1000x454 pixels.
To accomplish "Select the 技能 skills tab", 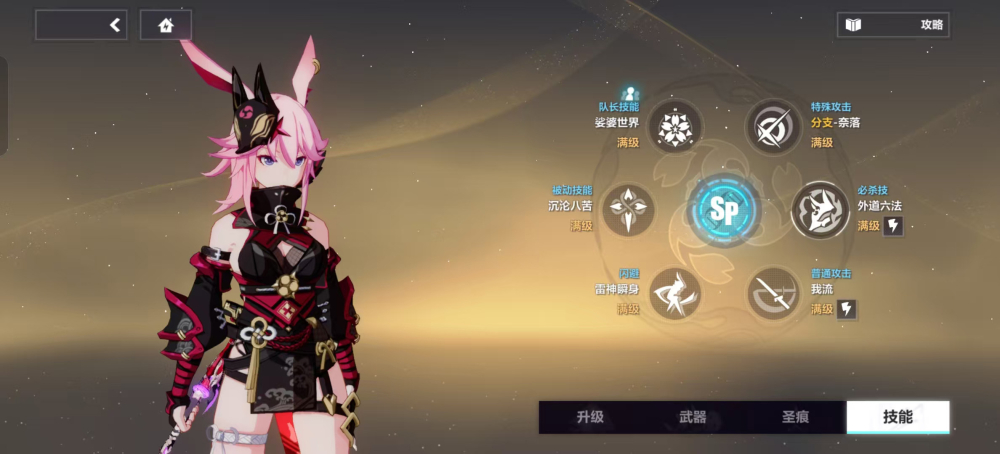I will pyautogui.click(x=897, y=417).
